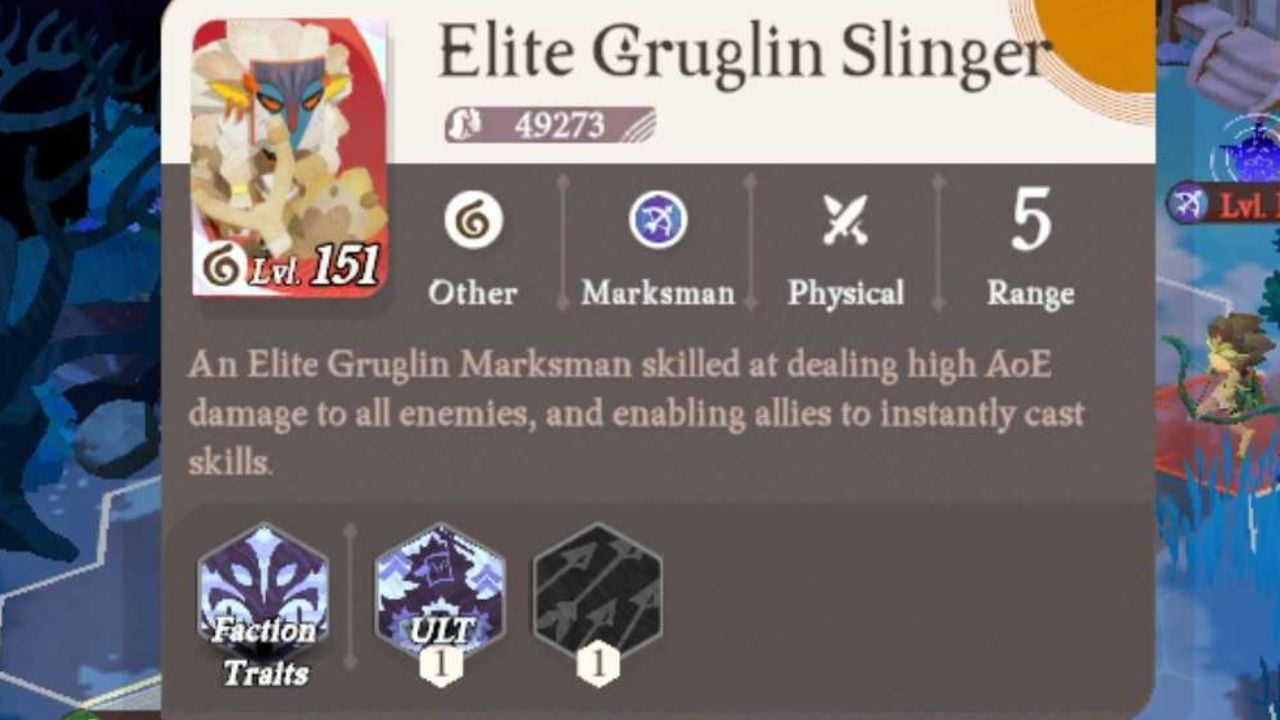Click the Marksman icon beside the right-side Lvl label
Image resolution: width=1280 pixels, height=720 pixels.
click(x=1185, y=200)
